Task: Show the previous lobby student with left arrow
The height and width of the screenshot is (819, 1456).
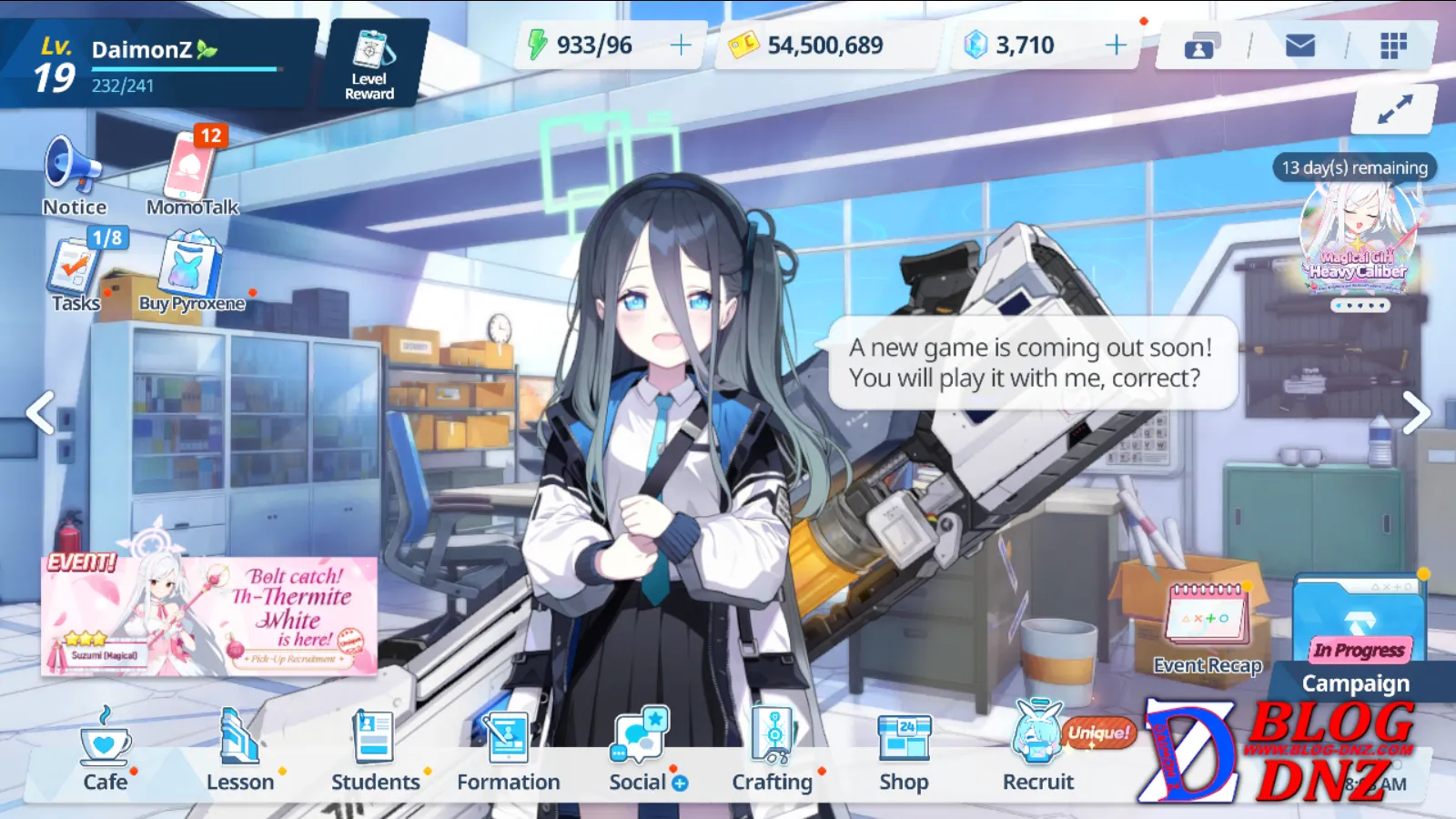Action: point(40,412)
